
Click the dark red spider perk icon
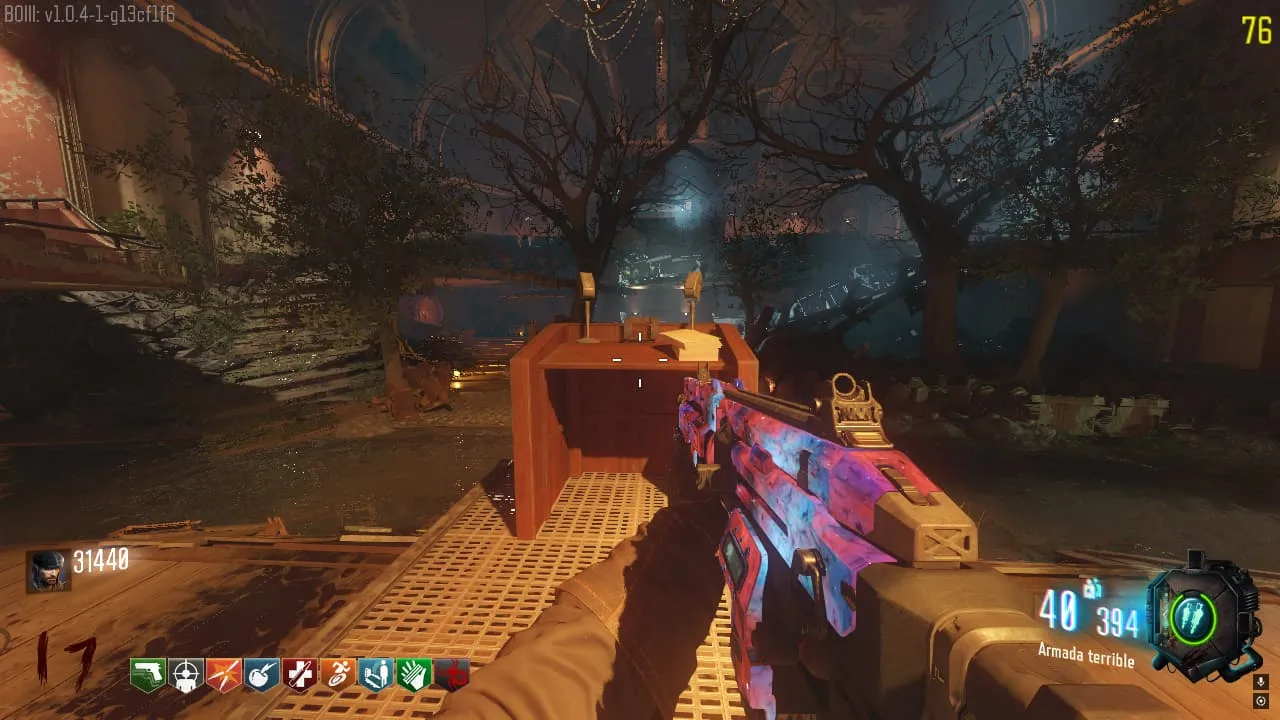452,675
